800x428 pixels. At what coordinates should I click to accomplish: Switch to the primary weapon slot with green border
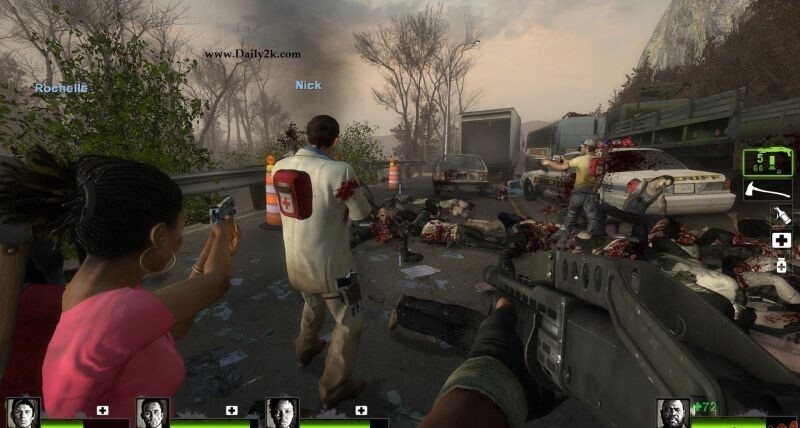click(767, 161)
